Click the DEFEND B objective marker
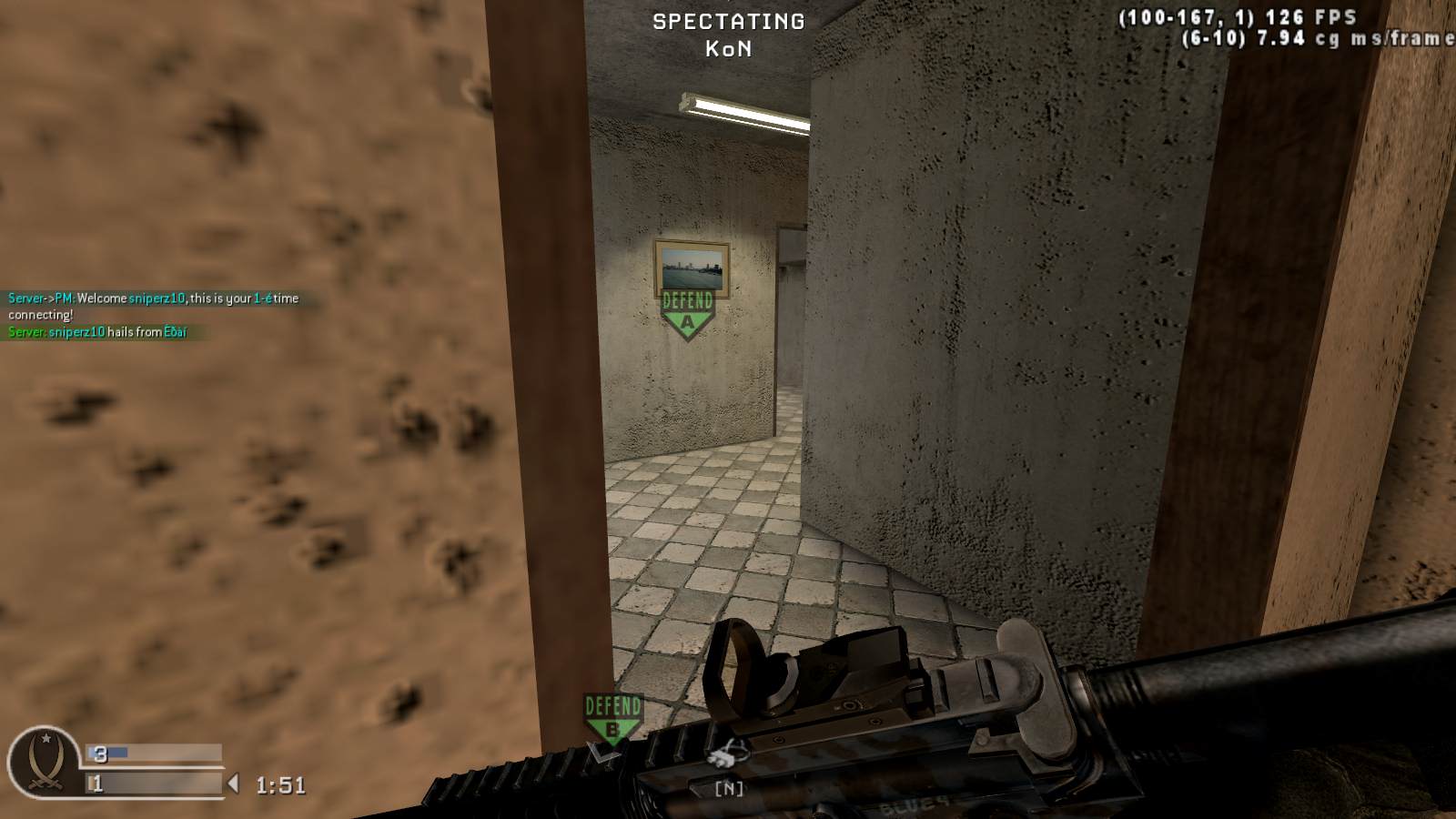 613,714
